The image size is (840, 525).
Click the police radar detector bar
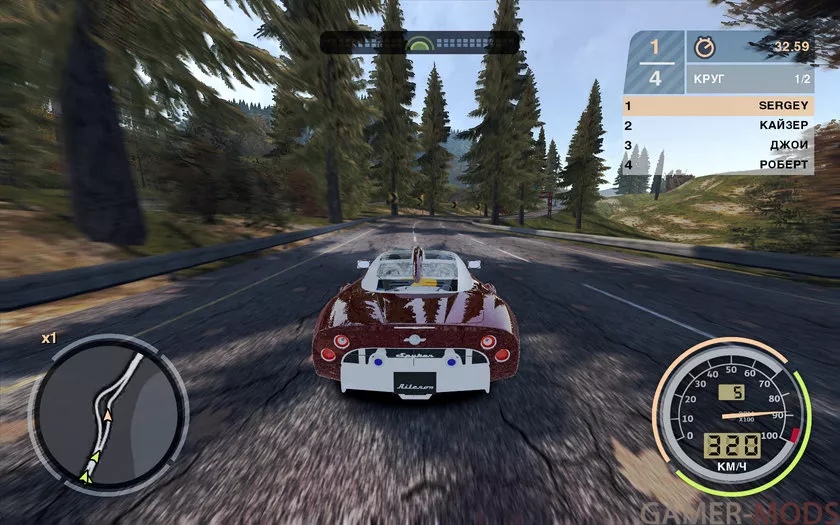pos(419,43)
